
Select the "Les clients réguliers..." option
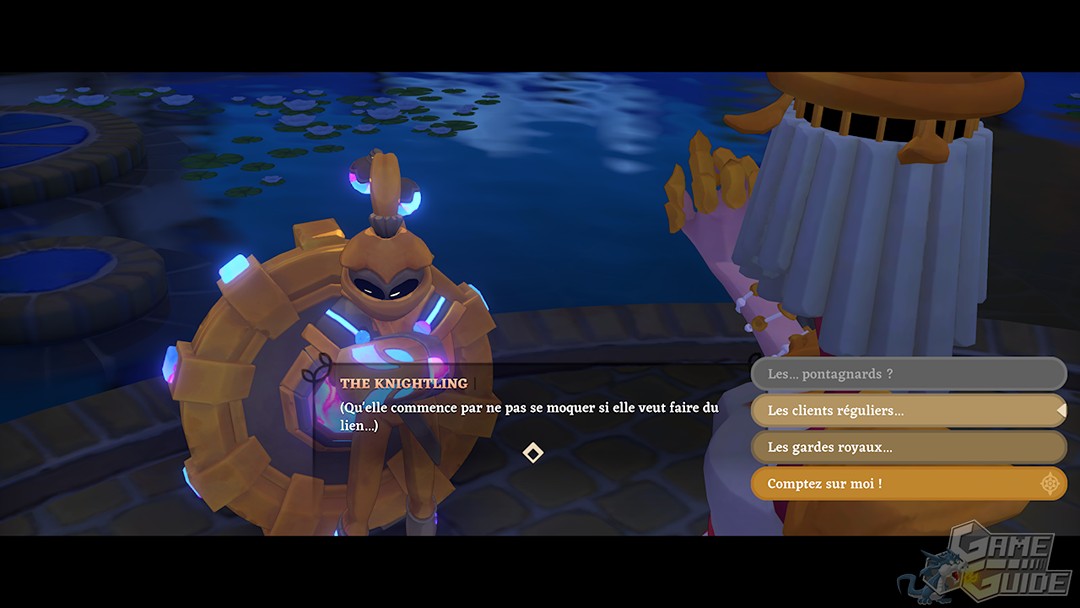[x=908, y=410]
